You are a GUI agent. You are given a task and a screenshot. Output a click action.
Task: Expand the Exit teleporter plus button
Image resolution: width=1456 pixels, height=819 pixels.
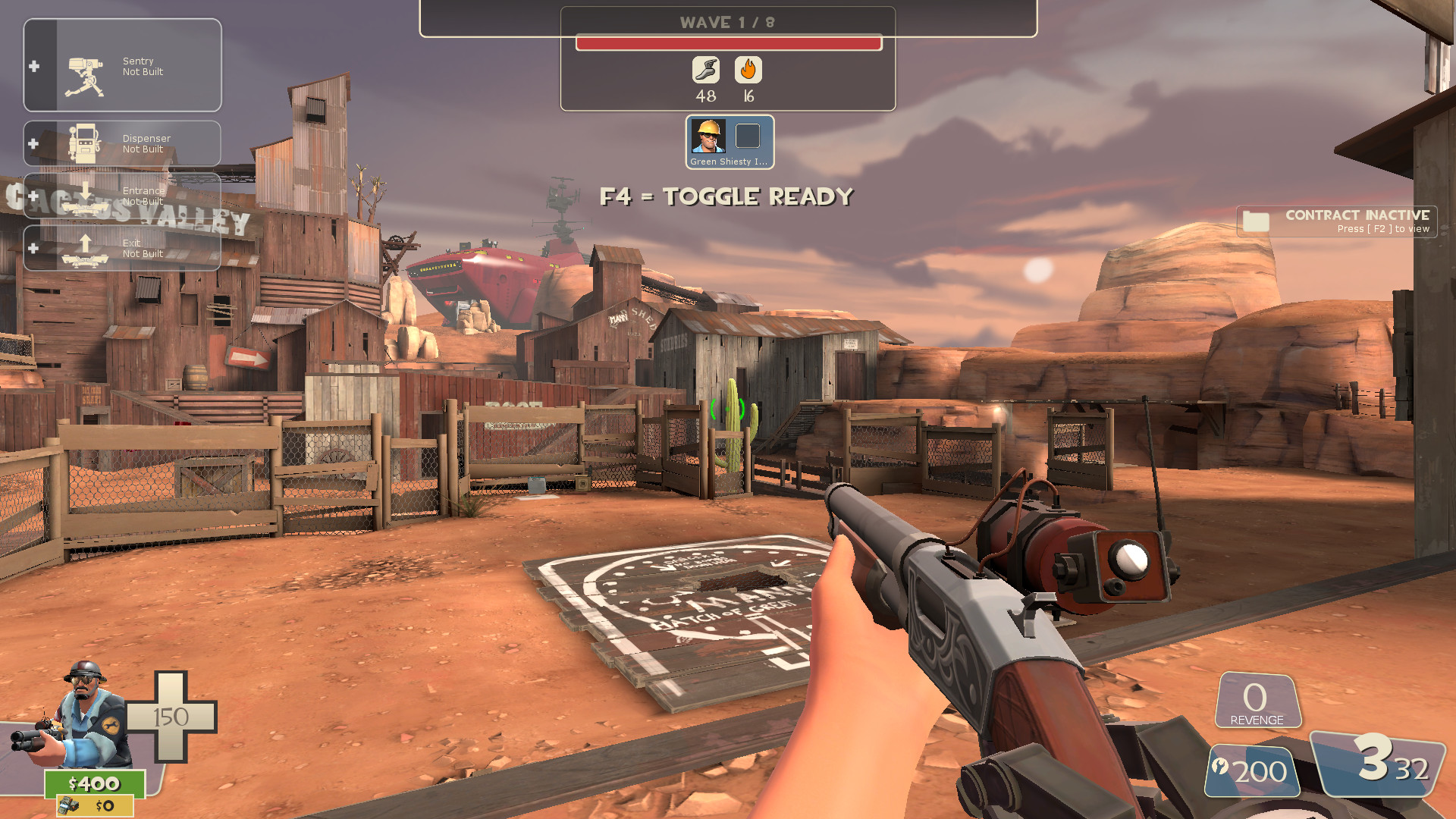coord(33,247)
